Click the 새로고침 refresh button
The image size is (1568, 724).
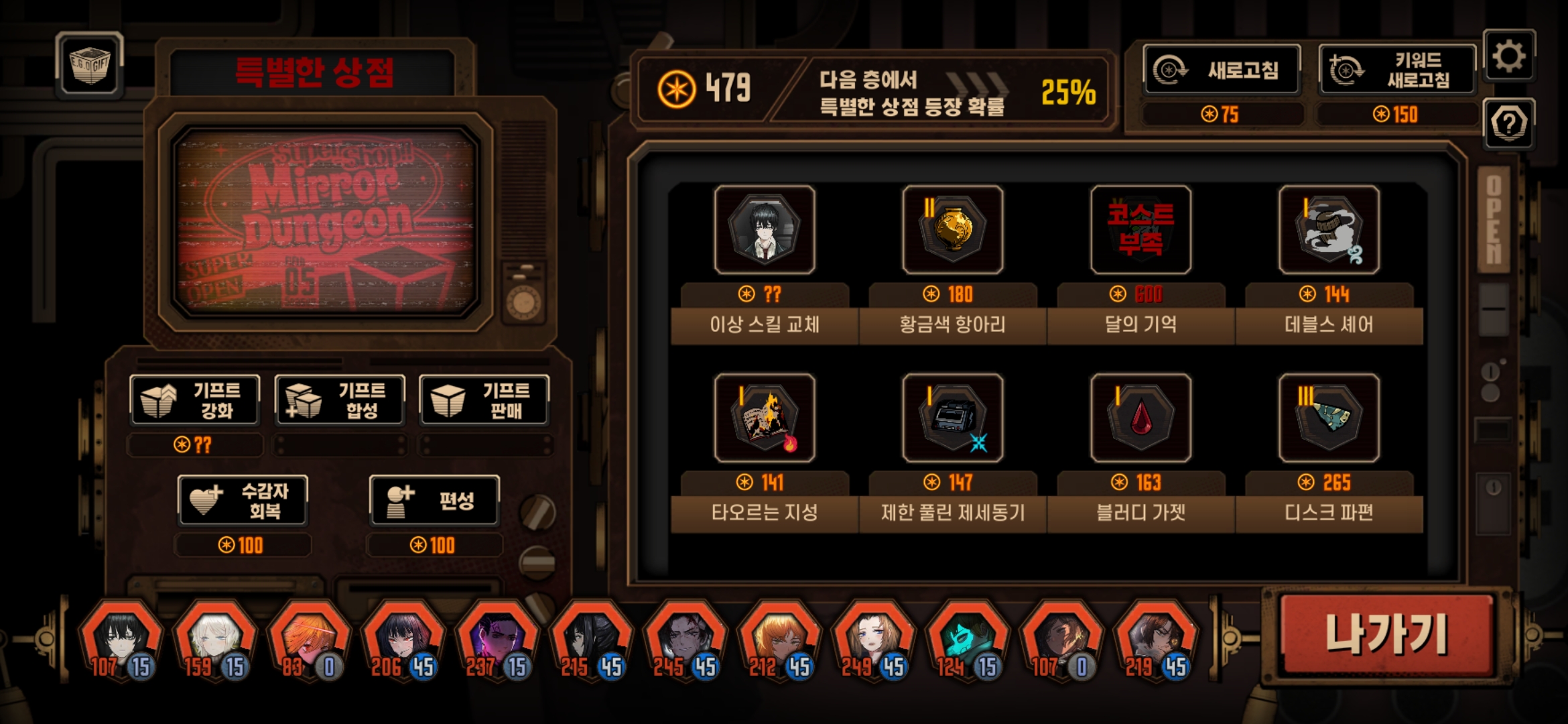click(x=1222, y=70)
